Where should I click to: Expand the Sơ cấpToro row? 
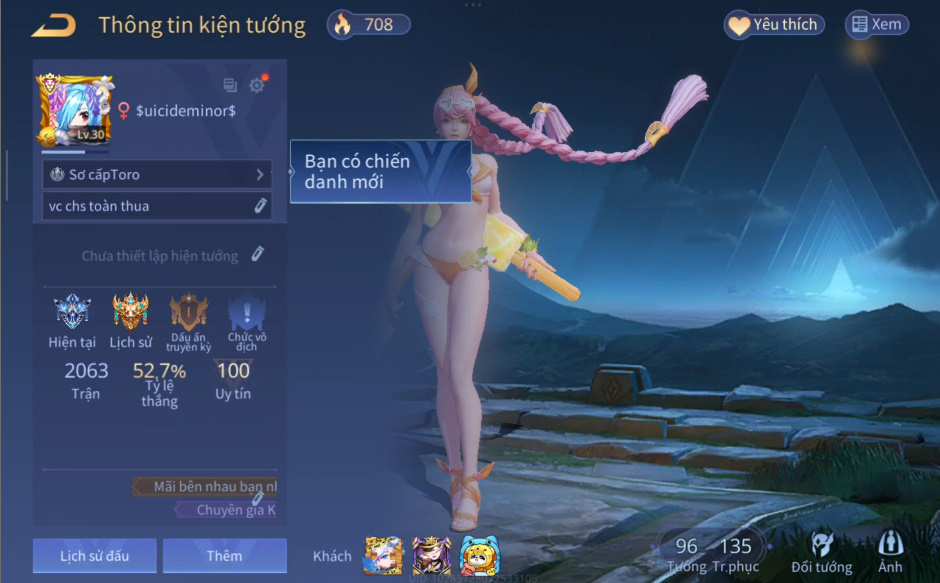coord(157,174)
